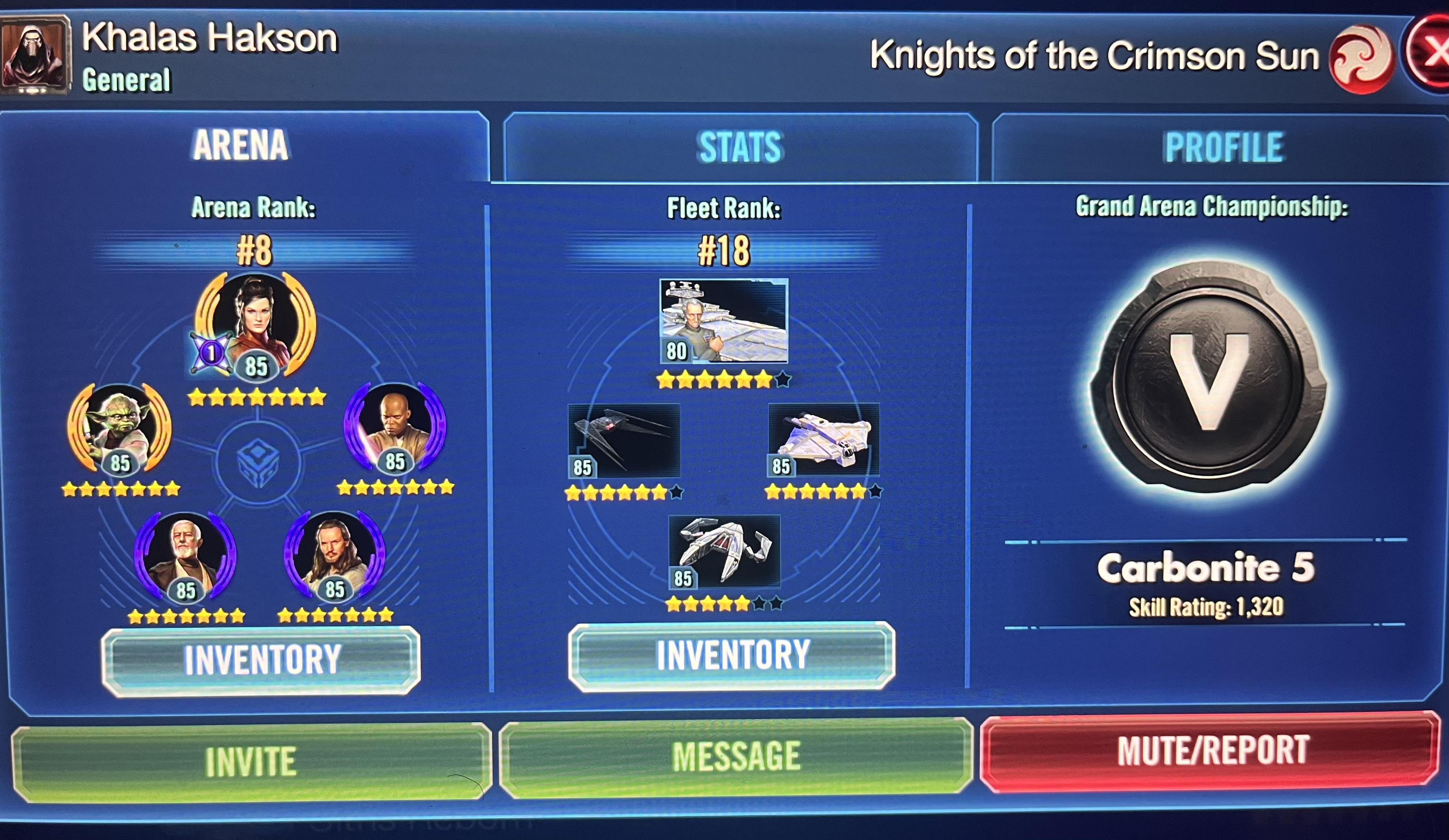Open the Profile tab
Screen dimensions: 1449x840
click(1223, 147)
